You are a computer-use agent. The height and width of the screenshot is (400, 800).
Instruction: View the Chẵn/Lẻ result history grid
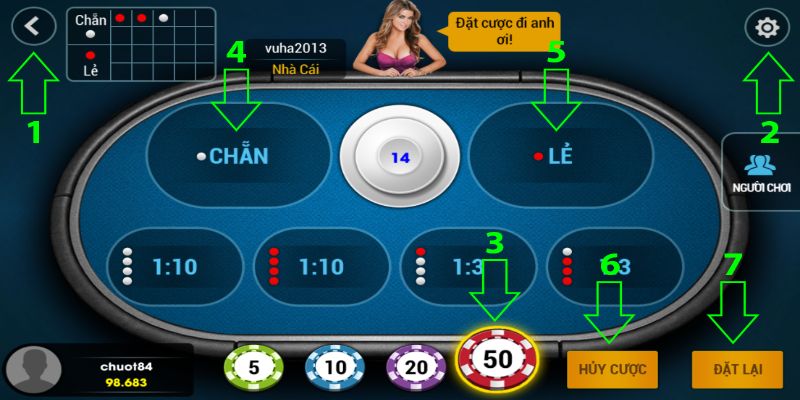click(x=140, y=43)
